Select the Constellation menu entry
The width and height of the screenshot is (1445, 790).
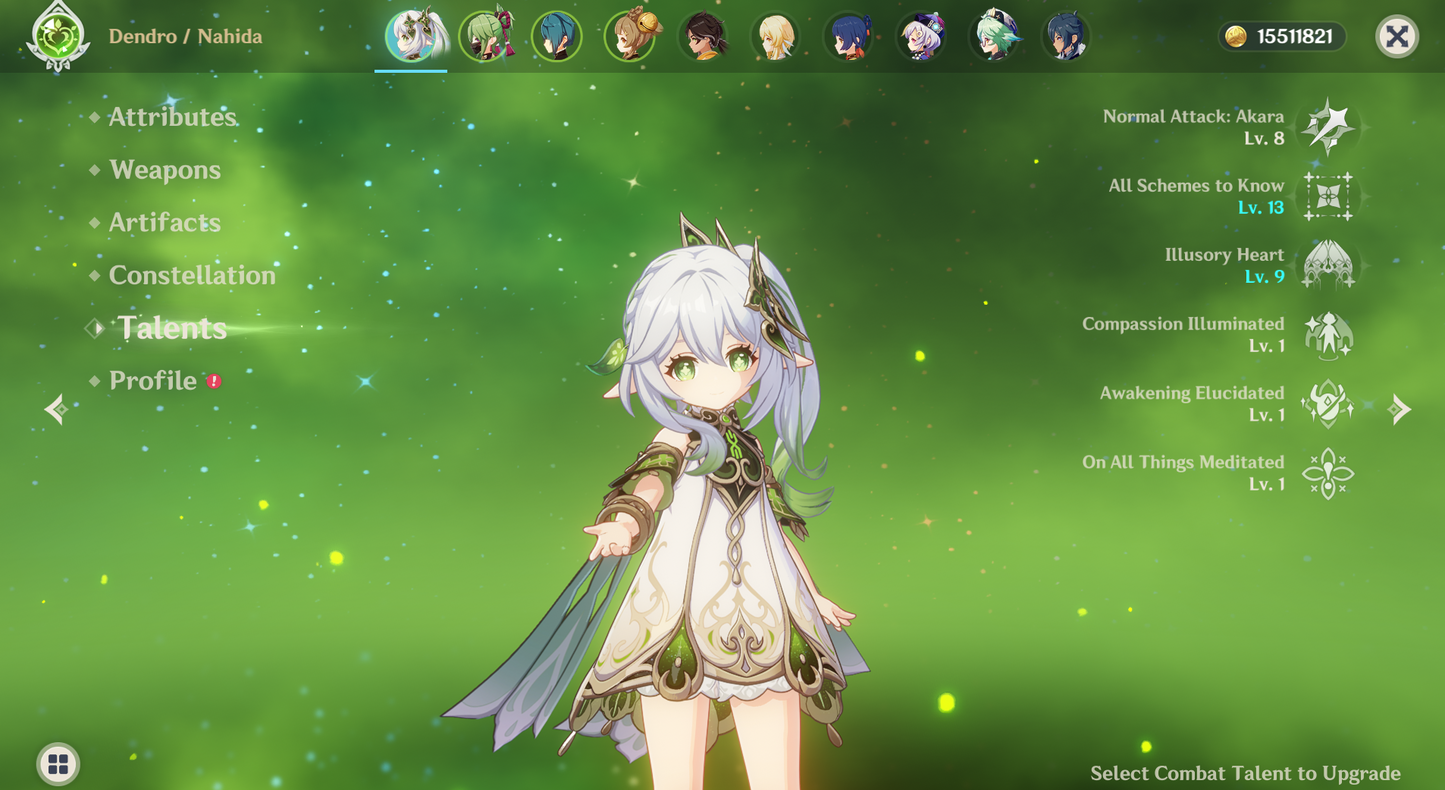[192, 275]
